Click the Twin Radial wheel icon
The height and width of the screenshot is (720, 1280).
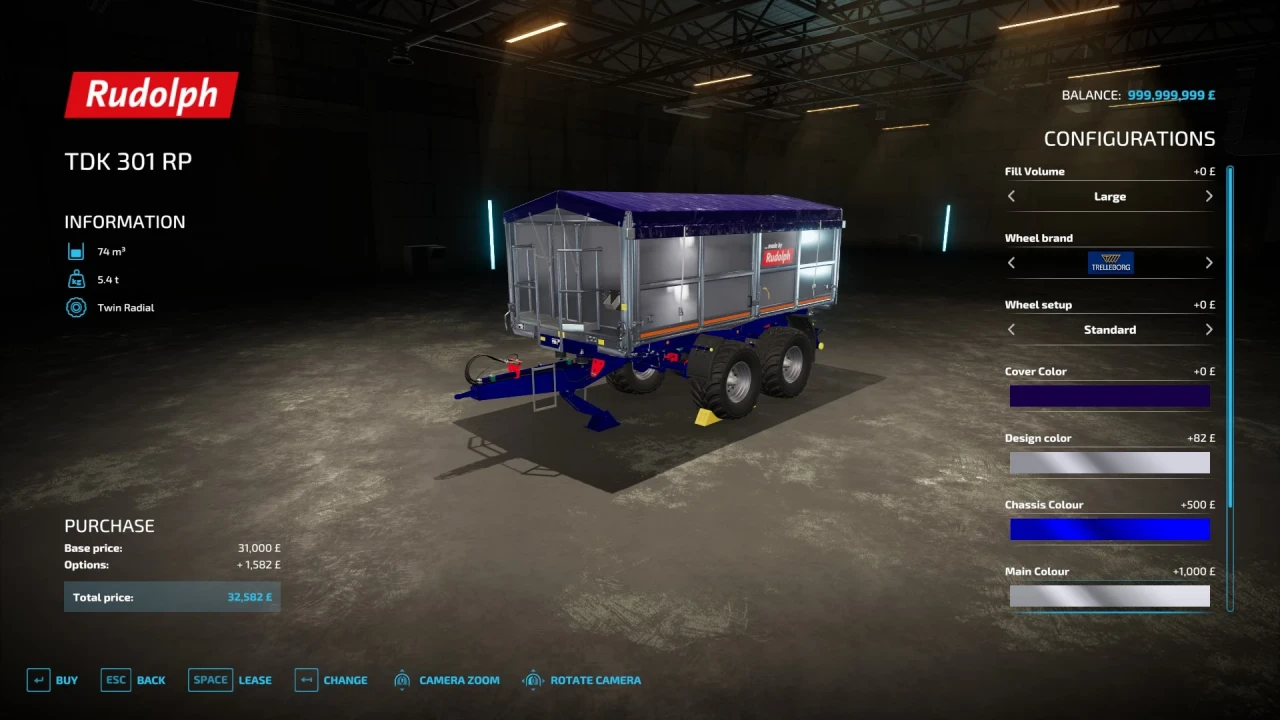click(76, 307)
